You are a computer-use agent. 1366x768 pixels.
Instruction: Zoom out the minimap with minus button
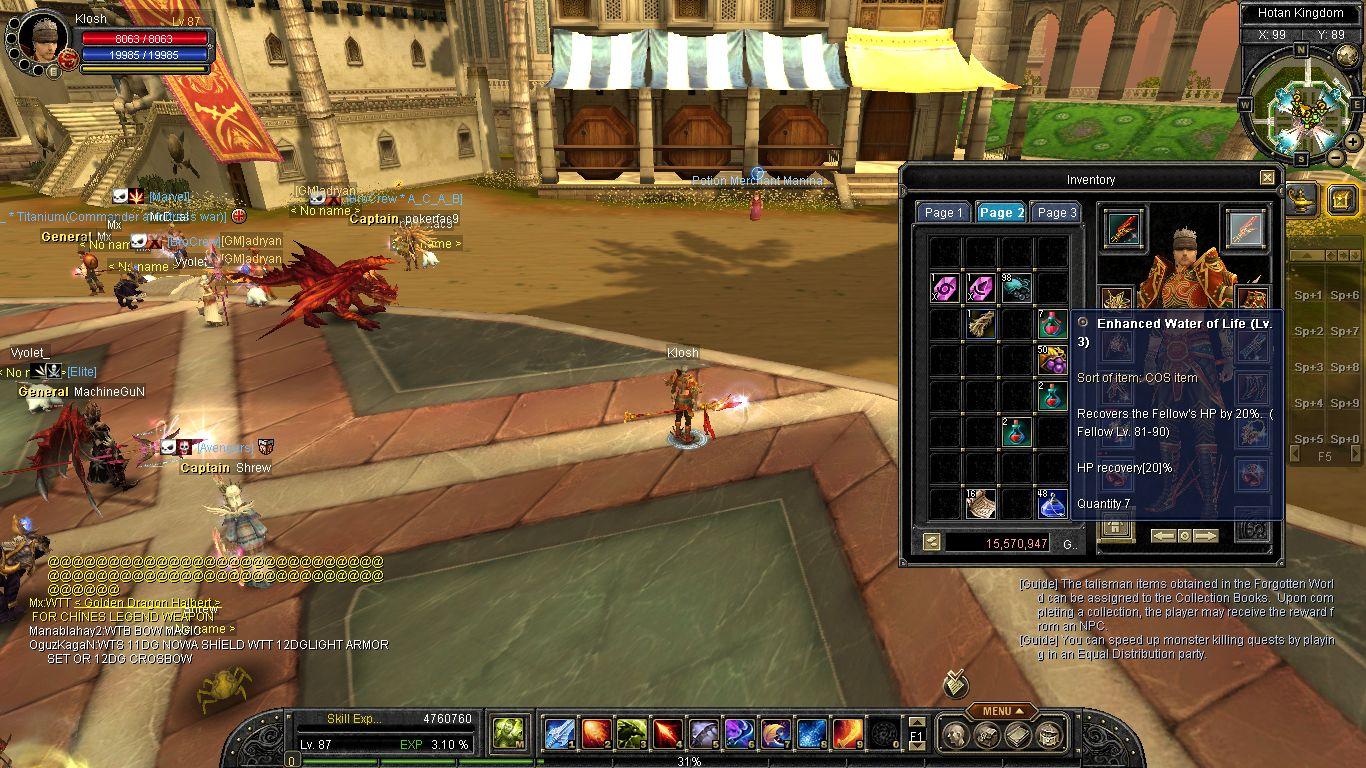click(x=1336, y=158)
